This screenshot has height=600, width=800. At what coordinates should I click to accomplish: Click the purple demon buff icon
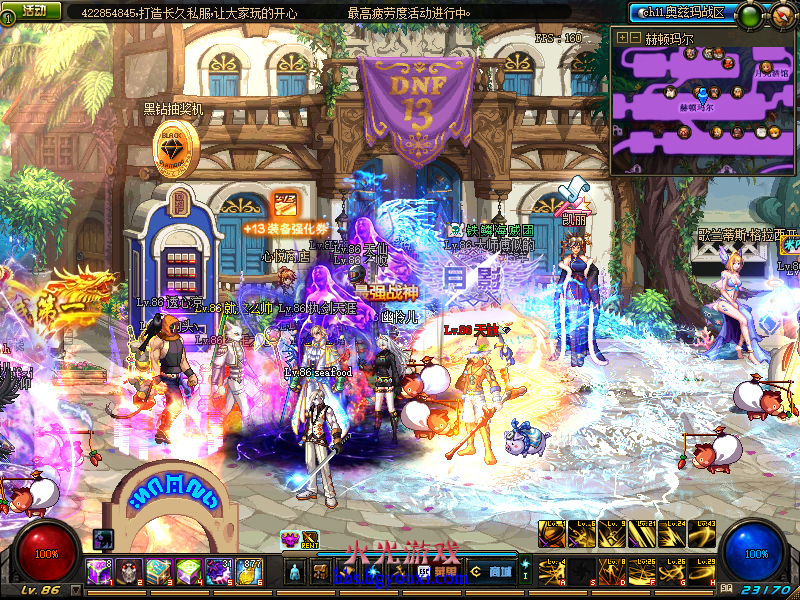[x=290, y=539]
